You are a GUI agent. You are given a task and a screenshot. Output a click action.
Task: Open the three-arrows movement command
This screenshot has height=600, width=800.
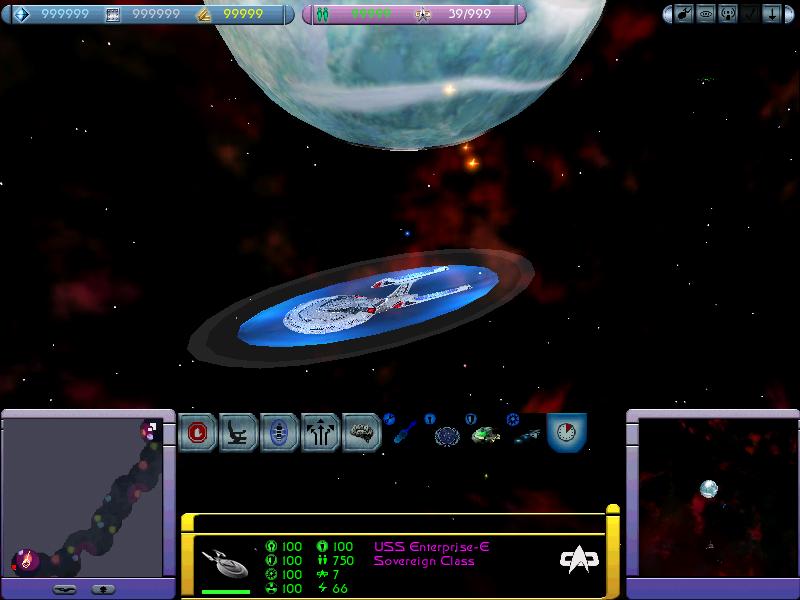pyautogui.click(x=321, y=433)
